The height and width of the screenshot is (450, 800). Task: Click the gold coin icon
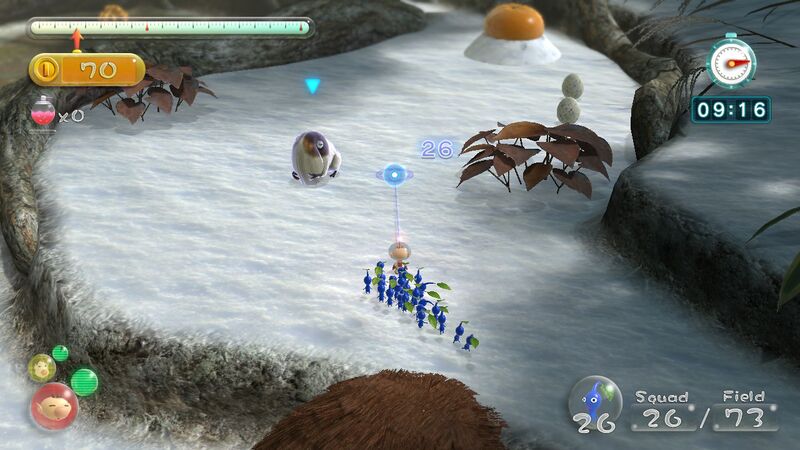coord(46,70)
